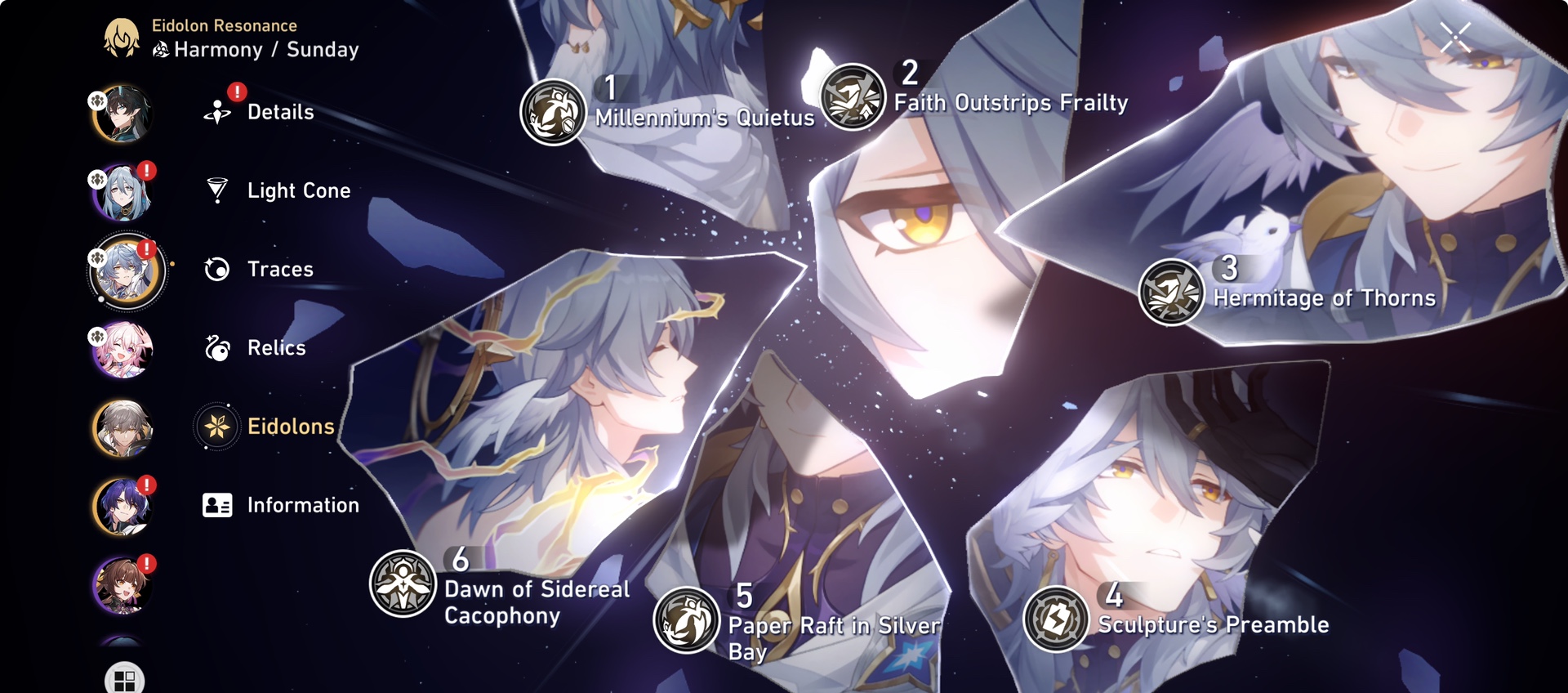1568x693 pixels.
Task: Click the Traces circular arrow icon
Action: (216, 269)
